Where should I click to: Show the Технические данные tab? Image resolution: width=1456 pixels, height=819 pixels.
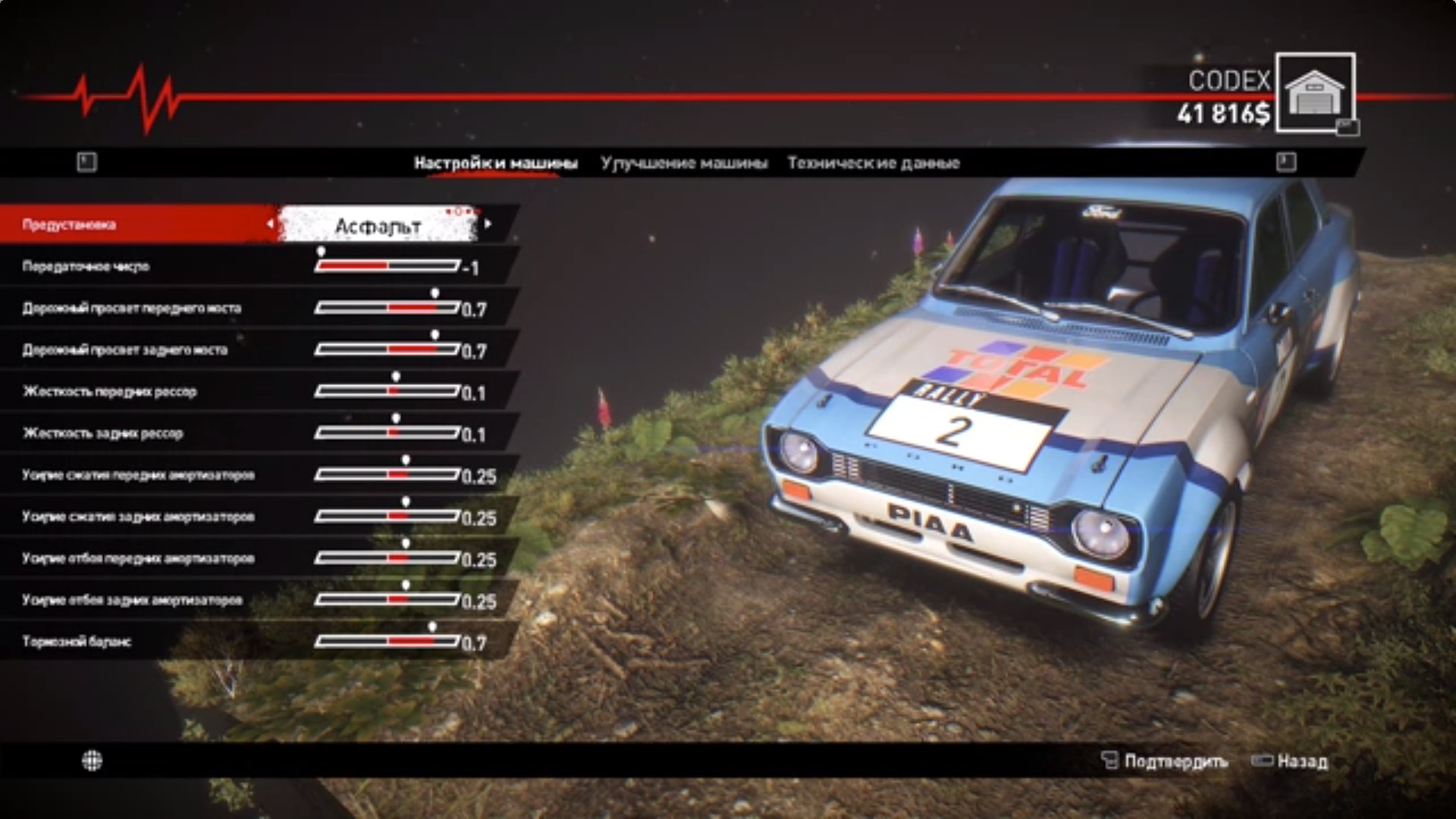click(873, 163)
